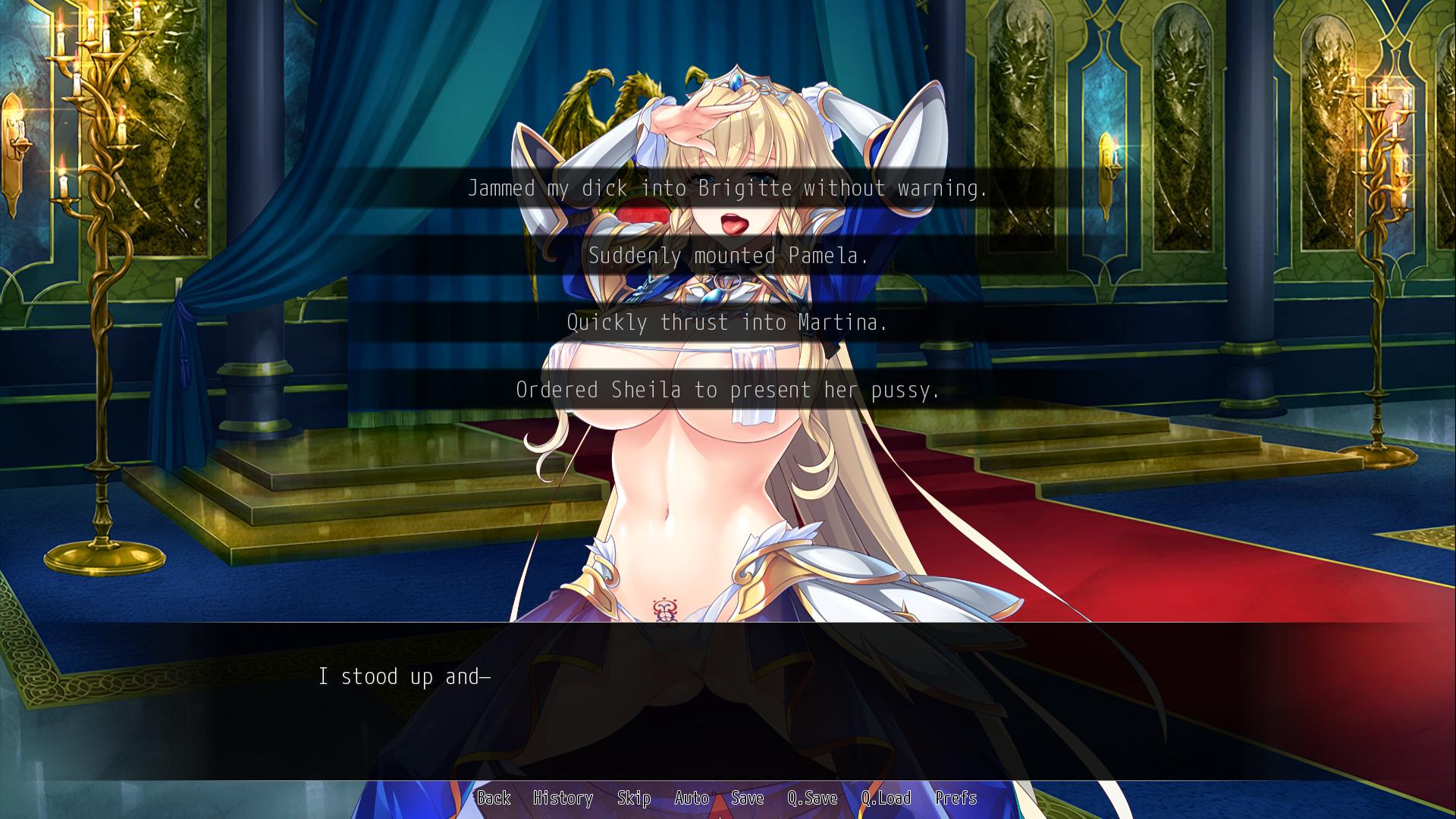1456x819 pixels.
Task: Perform a Q.Save quick save
Action: (x=813, y=799)
